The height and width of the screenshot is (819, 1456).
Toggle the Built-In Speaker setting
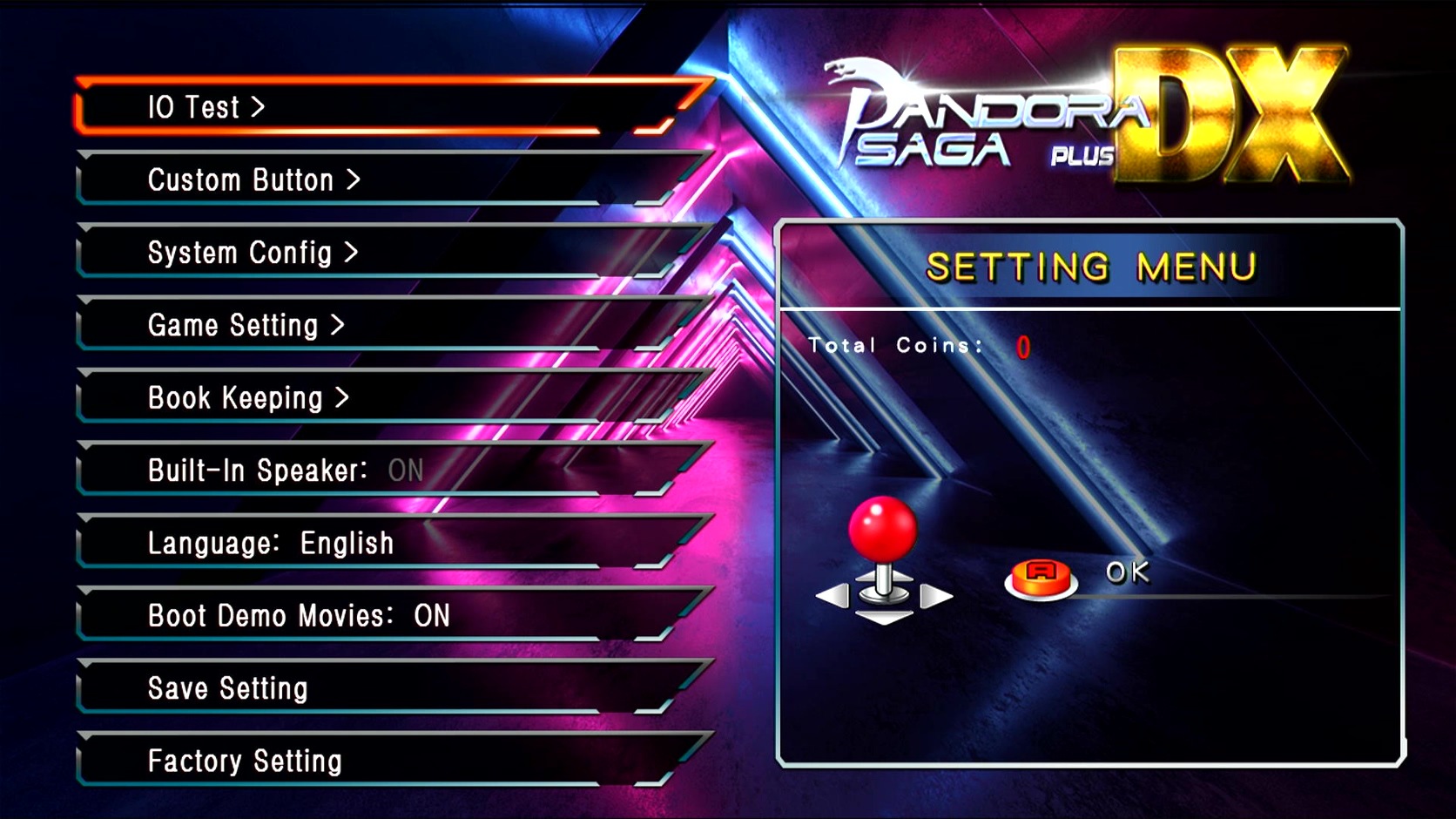[x=285, y=470]
